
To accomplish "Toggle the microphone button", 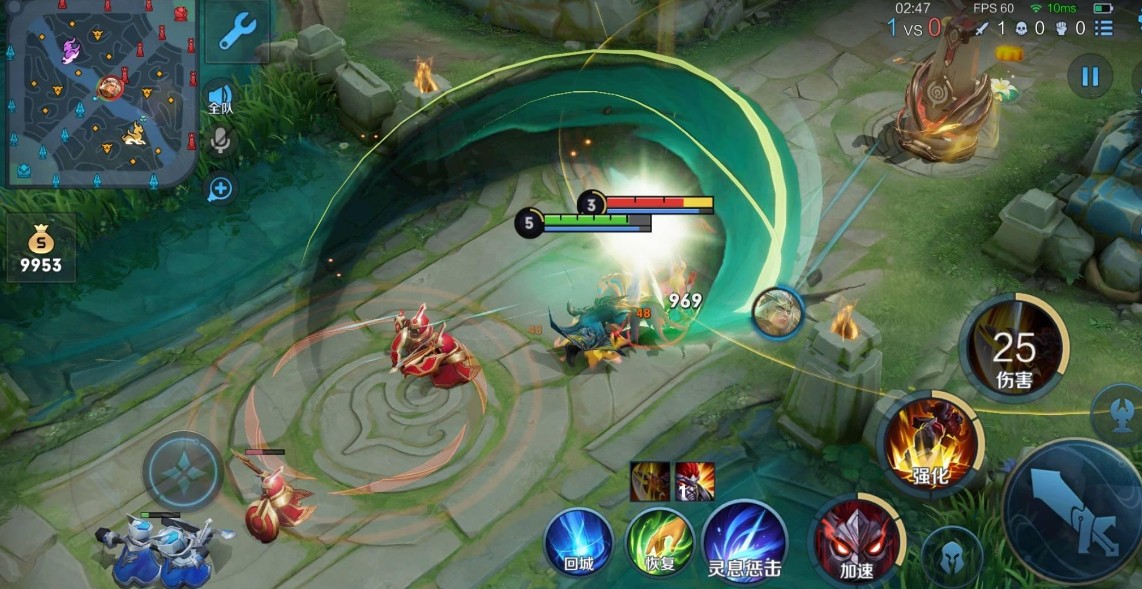I will [220, 142].
